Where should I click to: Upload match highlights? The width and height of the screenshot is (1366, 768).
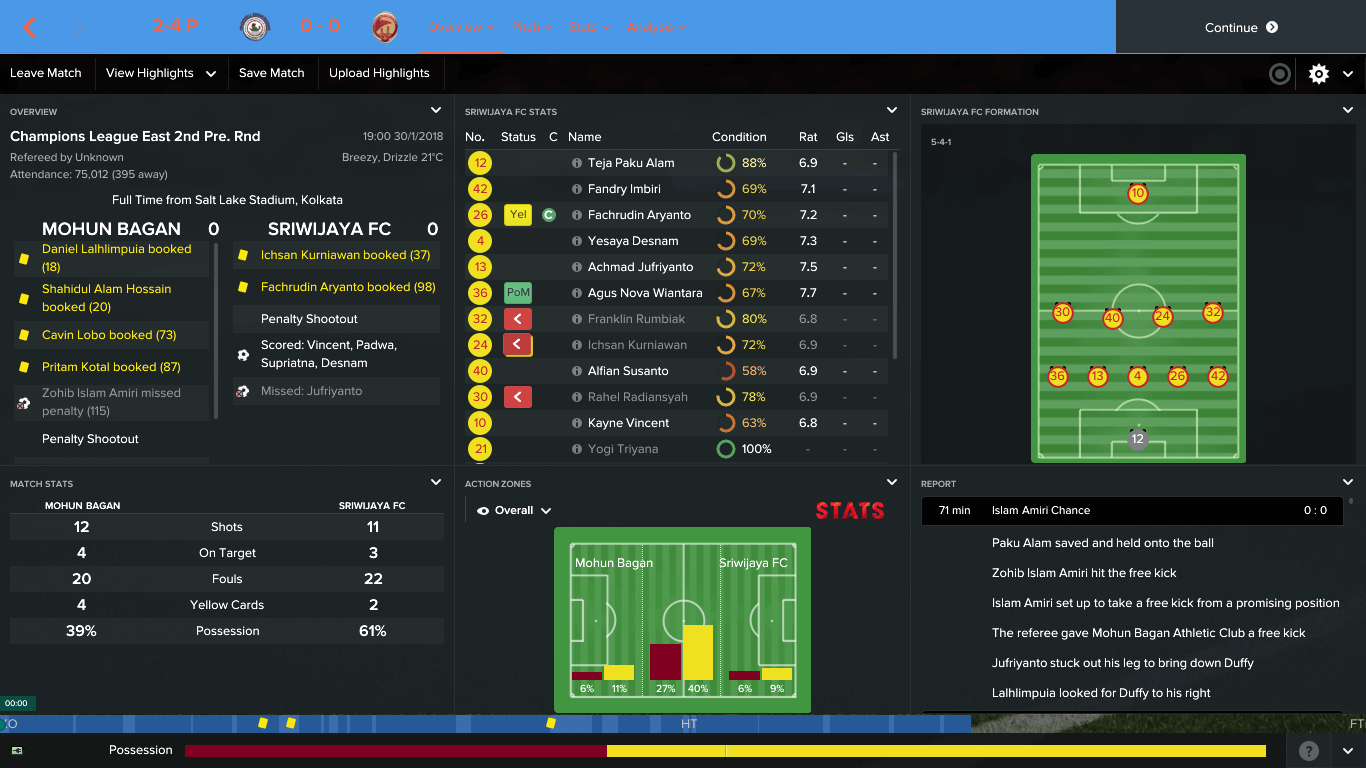click(379, 73)
